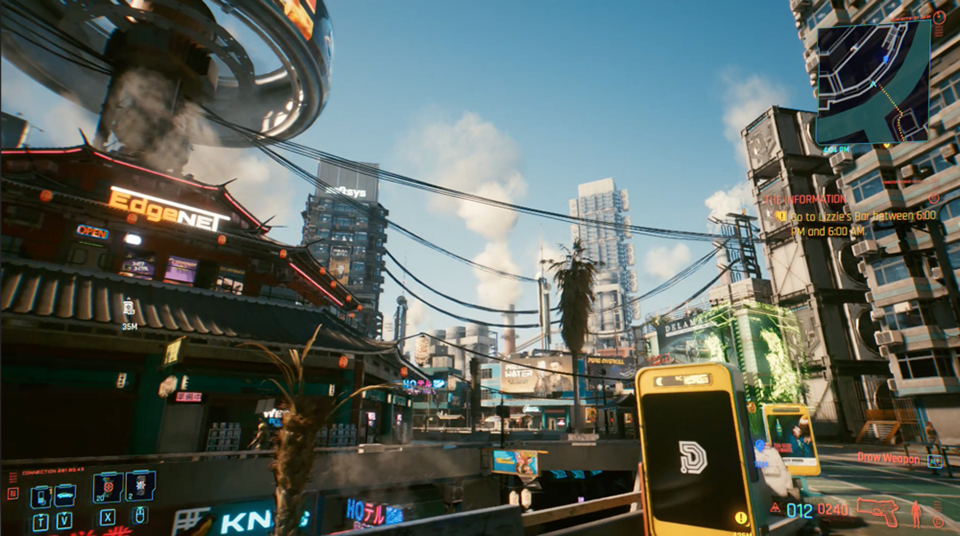Click the character stance silhouette icon

coord(917,513)
